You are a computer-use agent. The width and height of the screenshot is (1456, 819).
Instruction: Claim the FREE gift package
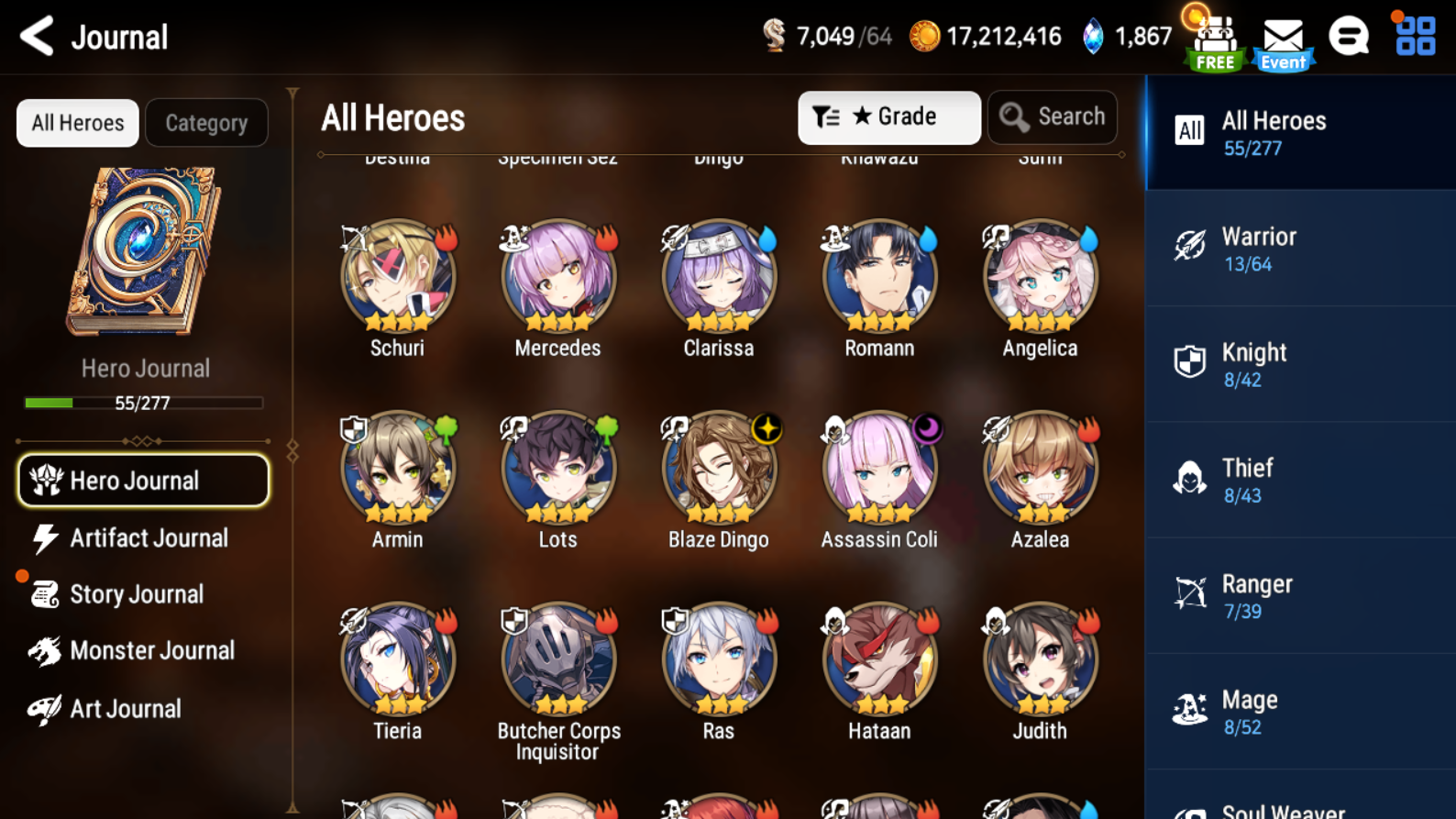click(1214, 37)
